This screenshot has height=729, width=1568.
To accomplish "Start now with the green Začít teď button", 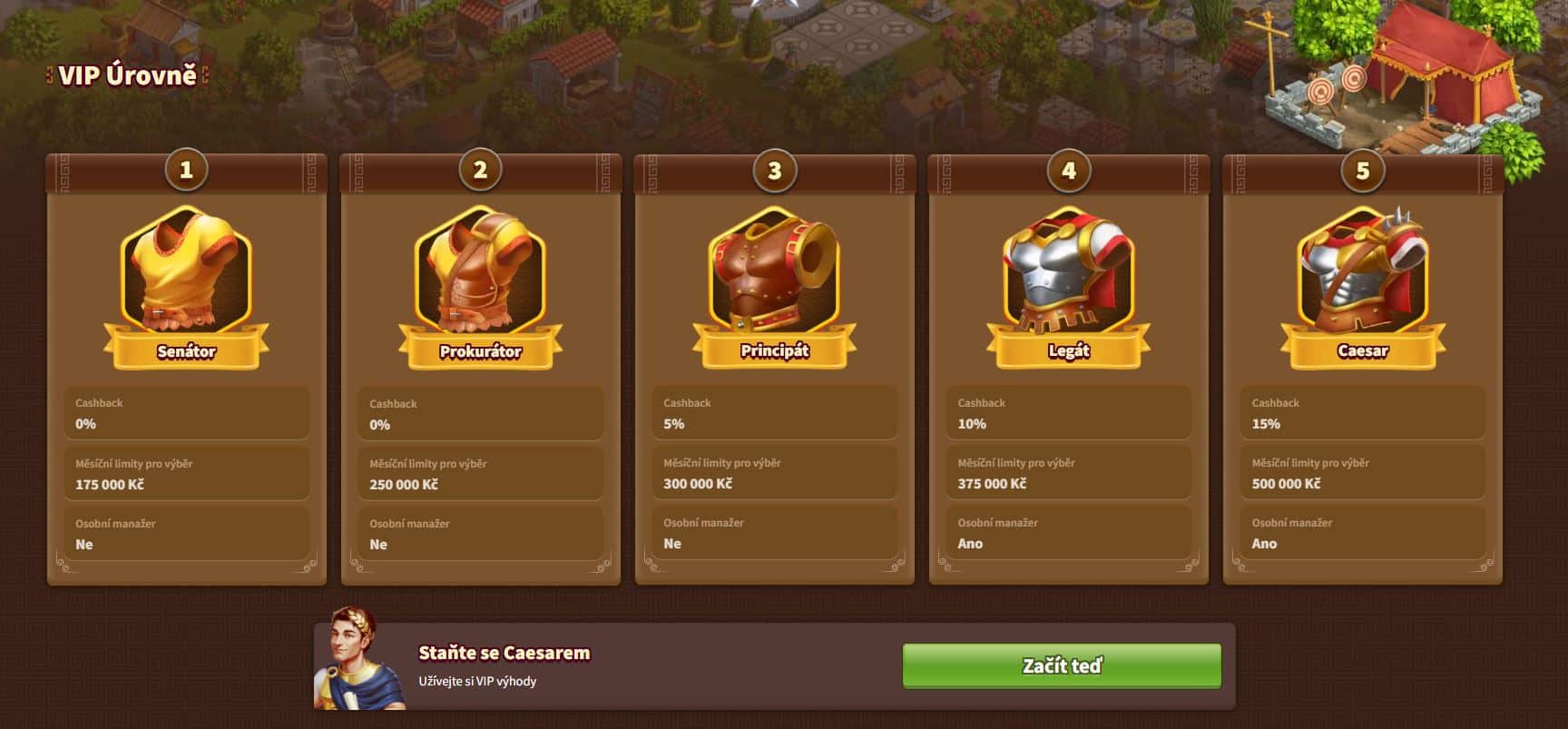I will pyautogui.click(x=1061, y=665).
